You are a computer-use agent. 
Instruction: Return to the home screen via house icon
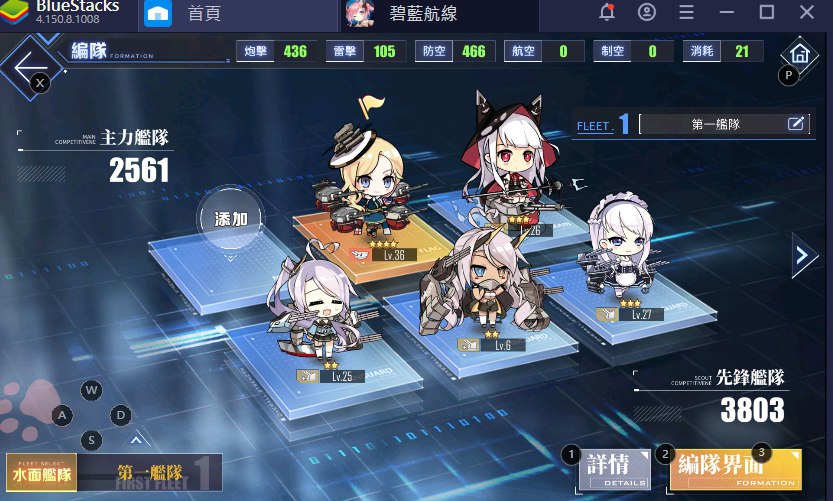pyautogui.click(x=797, y=55)
